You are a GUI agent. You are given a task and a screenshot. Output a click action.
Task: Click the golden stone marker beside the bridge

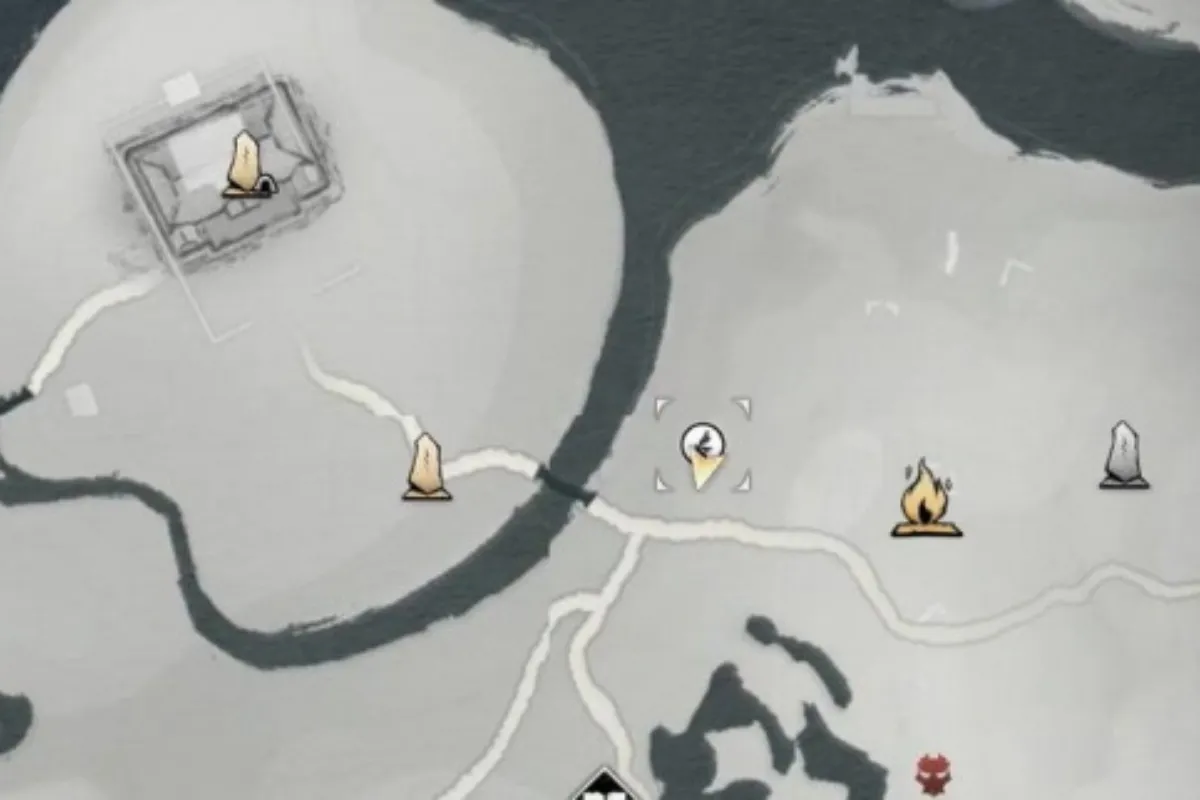[x=427, y=467]
